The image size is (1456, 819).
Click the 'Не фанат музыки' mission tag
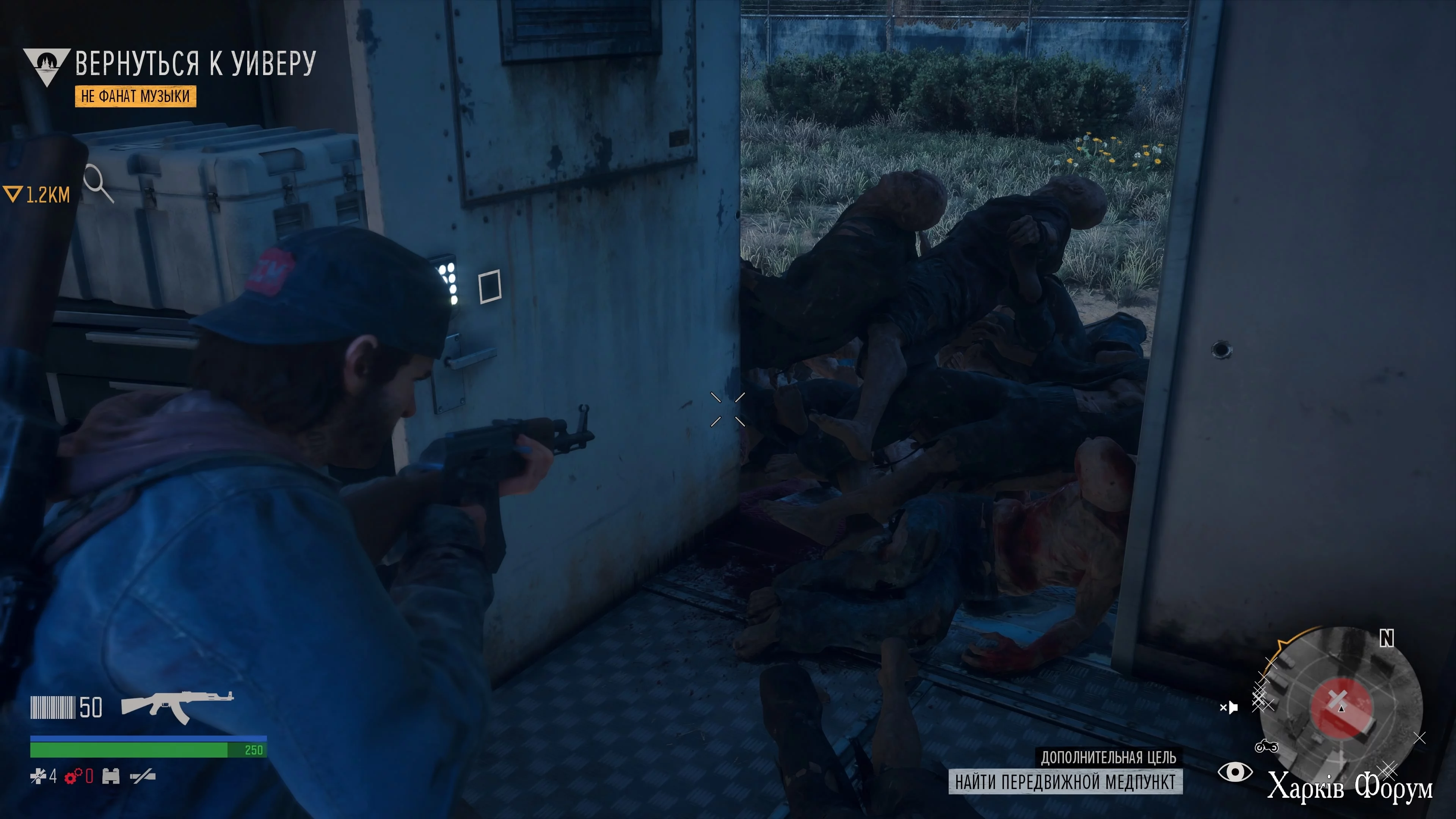point(136,96)
